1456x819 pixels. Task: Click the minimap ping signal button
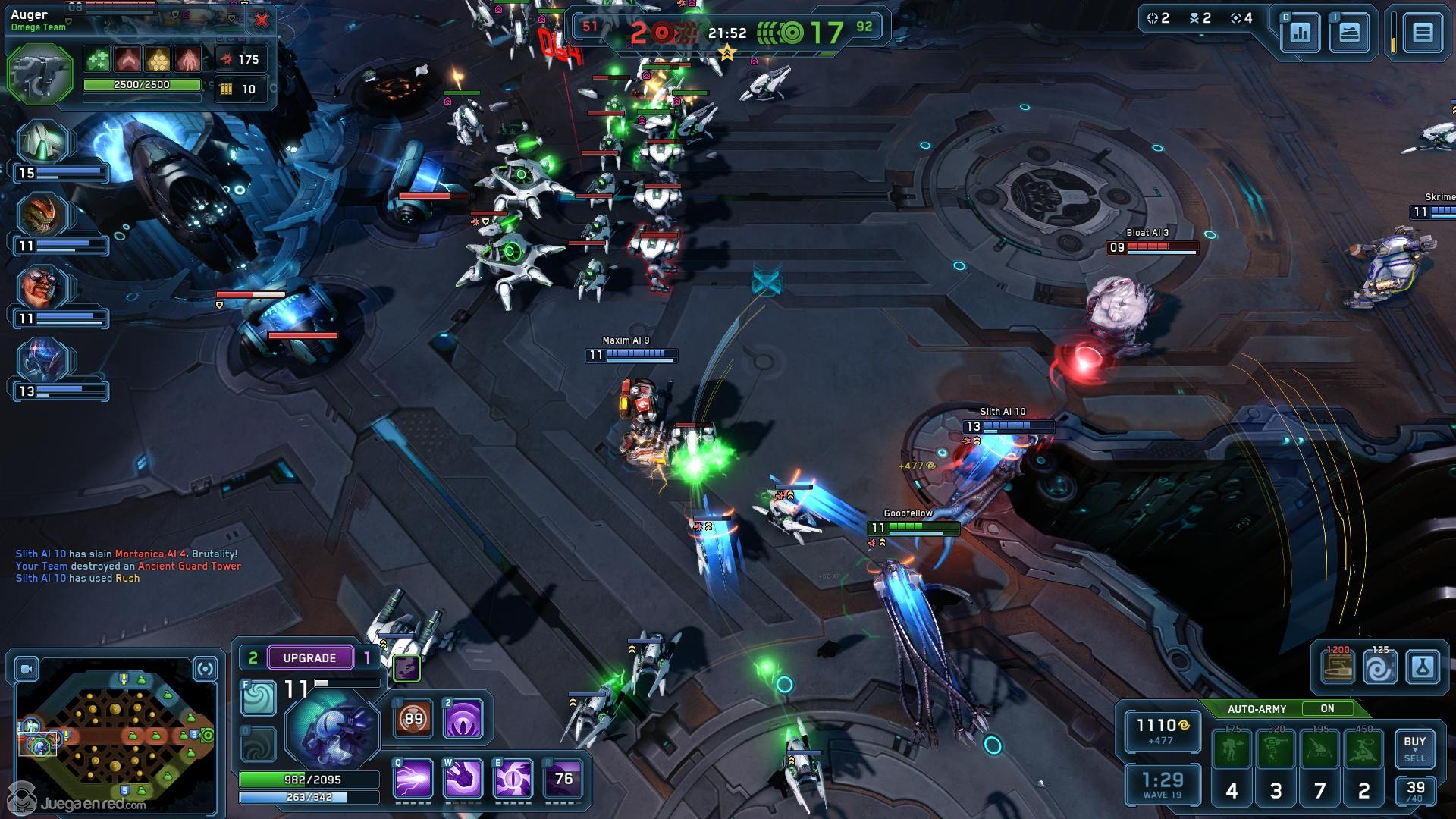coord(206,669)
